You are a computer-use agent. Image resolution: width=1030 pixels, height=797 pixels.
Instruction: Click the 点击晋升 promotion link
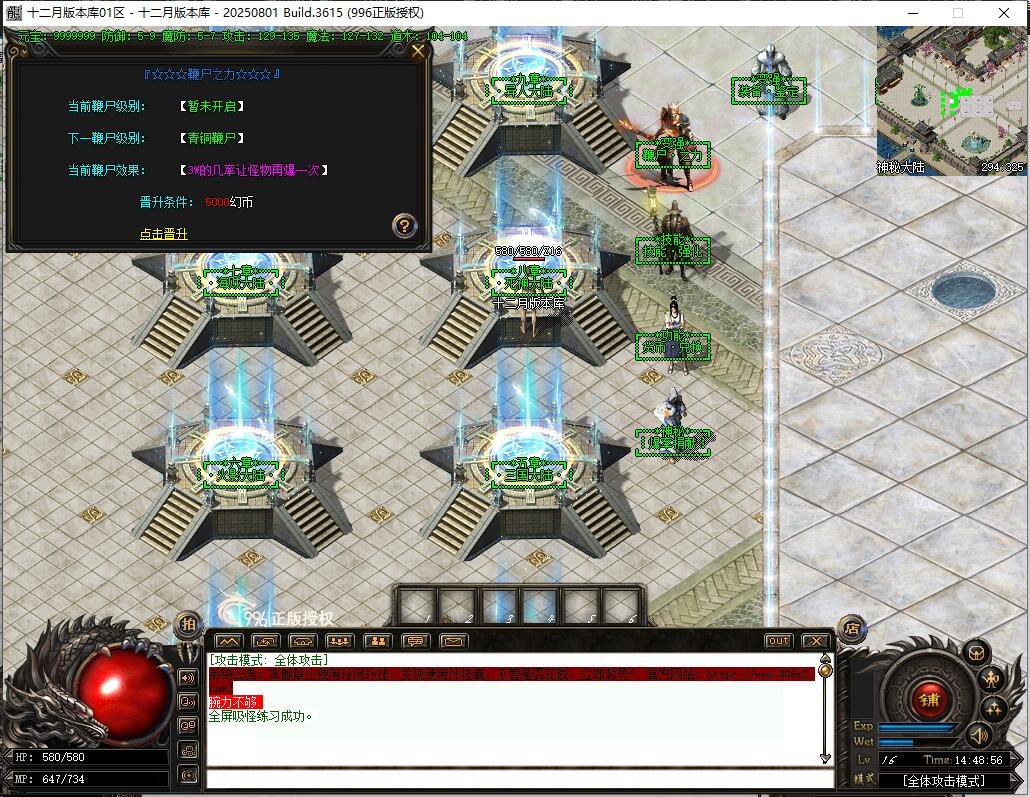(x=164, y=234)
